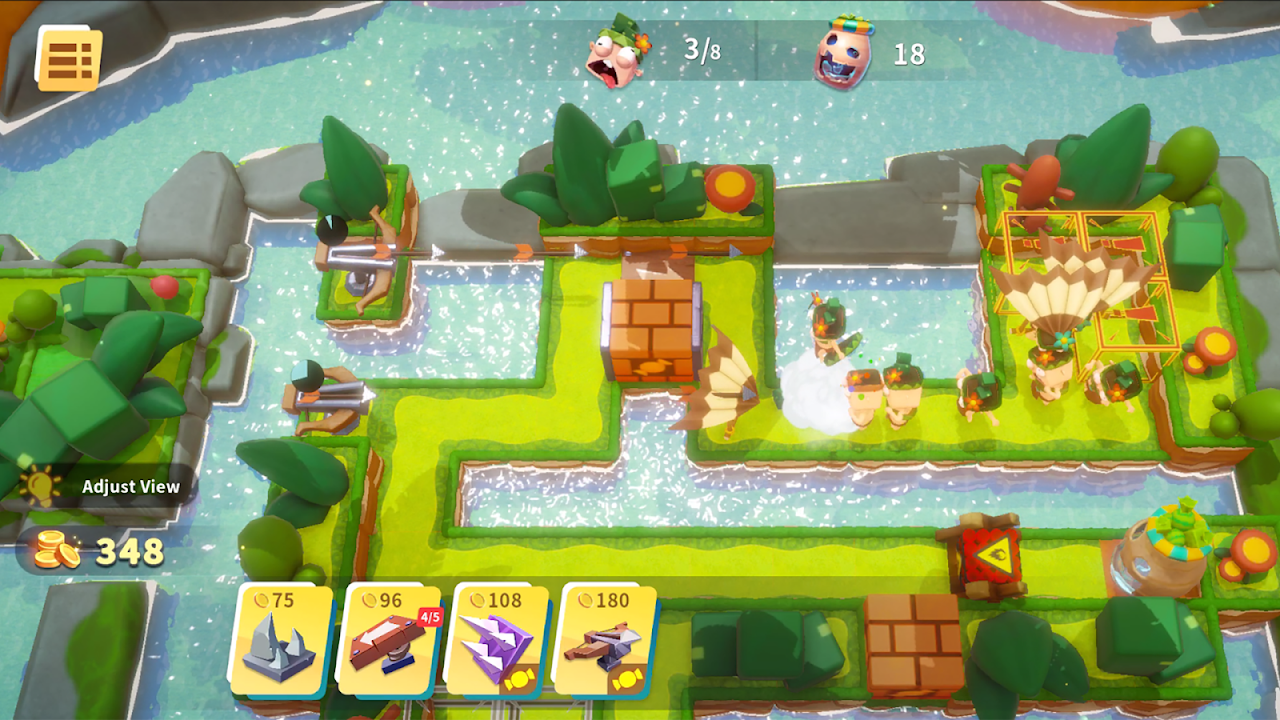Click the Adjust View lightbulb button
The height and width of the screenshot is (720, 1280).
[x=41, y=487]
